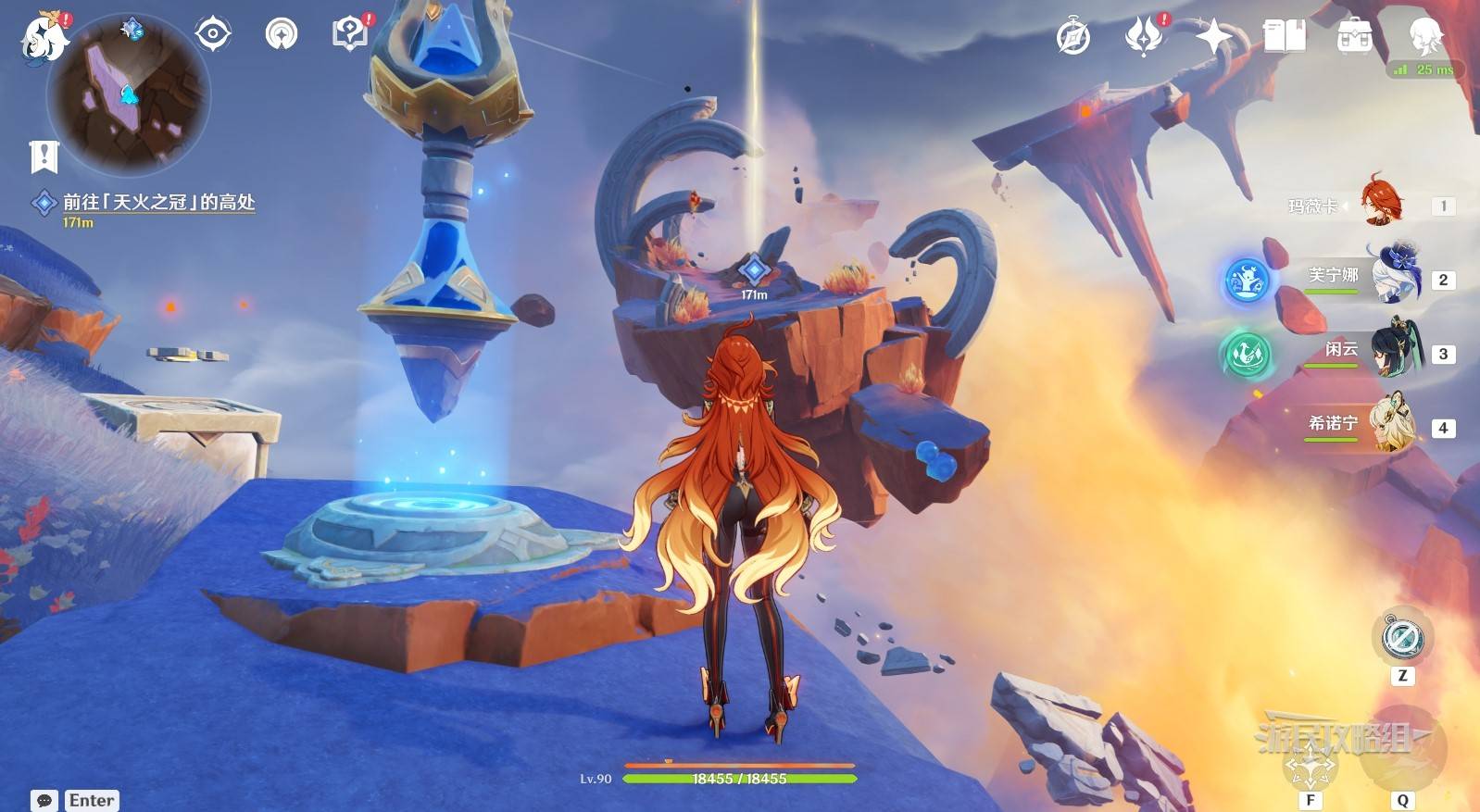Switch to party member 希诺宁
Image resolution: width=1480 pixels, height=812 pixels.
pos(1395,425)
